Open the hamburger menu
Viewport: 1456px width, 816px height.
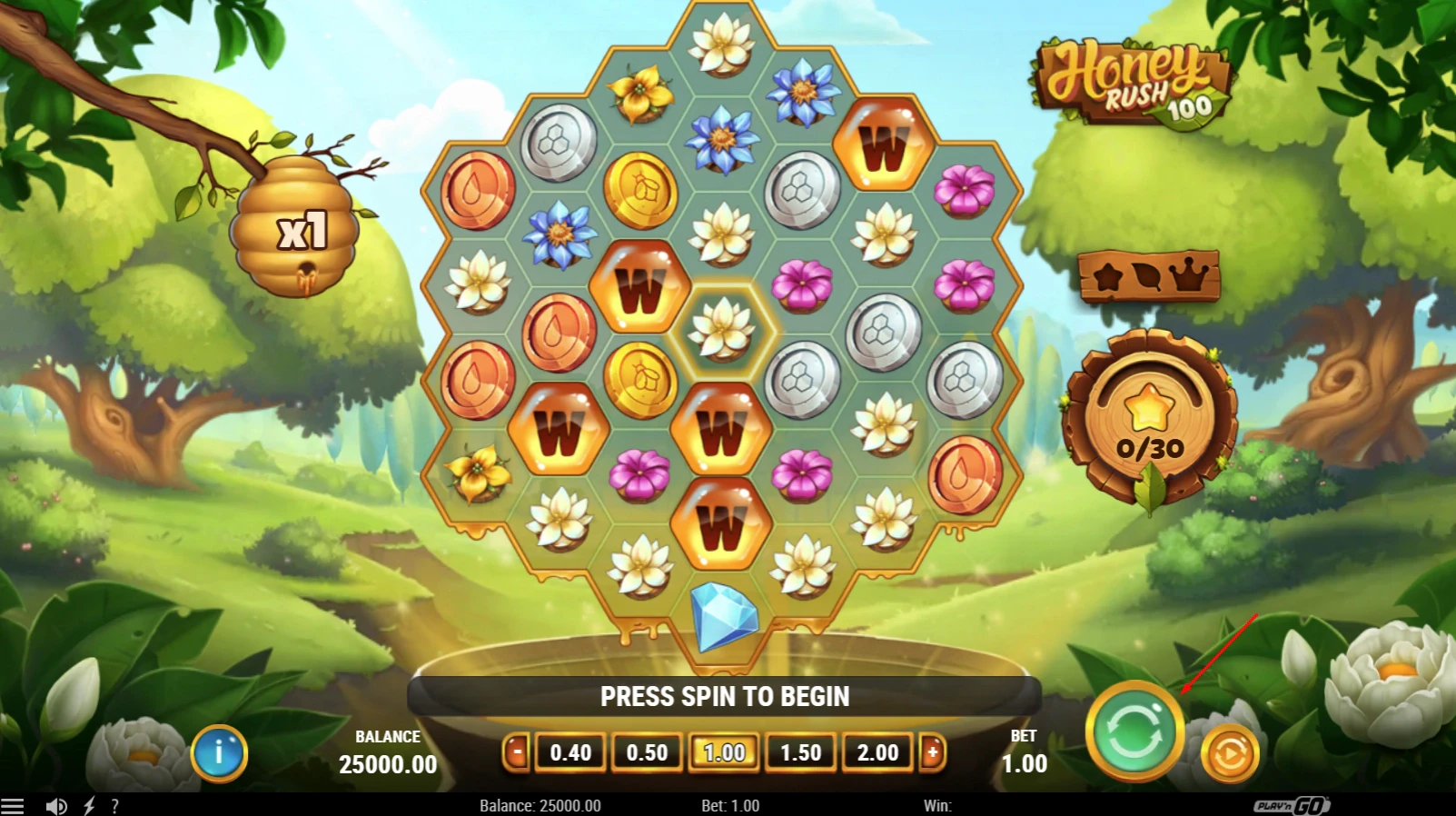tap(11, 805)
